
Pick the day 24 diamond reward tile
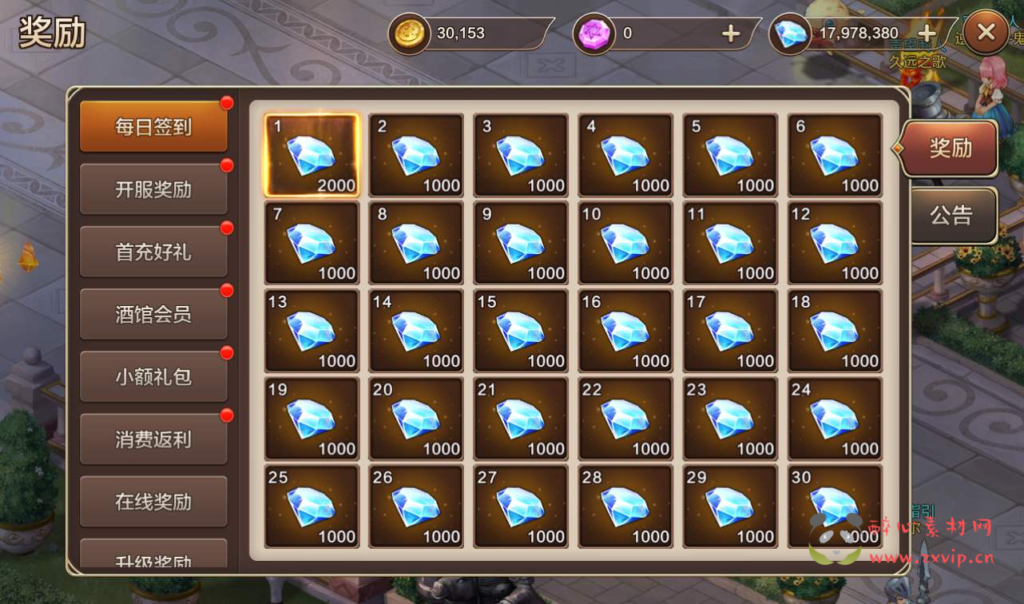coord(834,419)
